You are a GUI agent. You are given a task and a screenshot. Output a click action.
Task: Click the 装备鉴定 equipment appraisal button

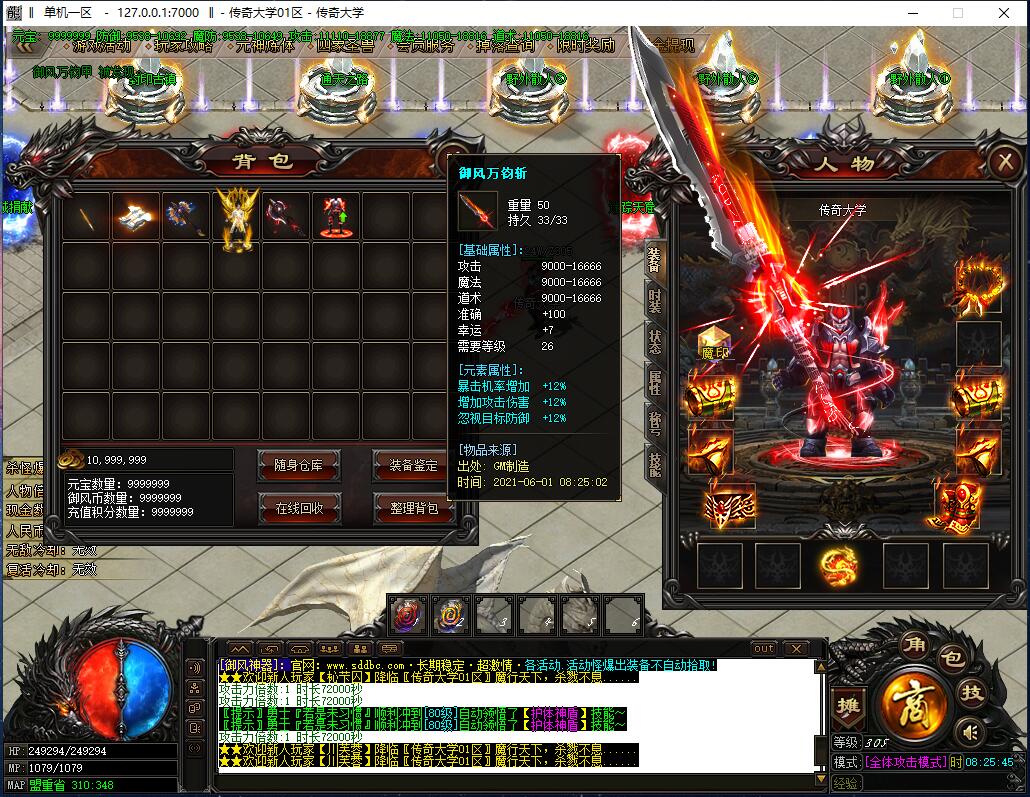click(x=413, y=464)
